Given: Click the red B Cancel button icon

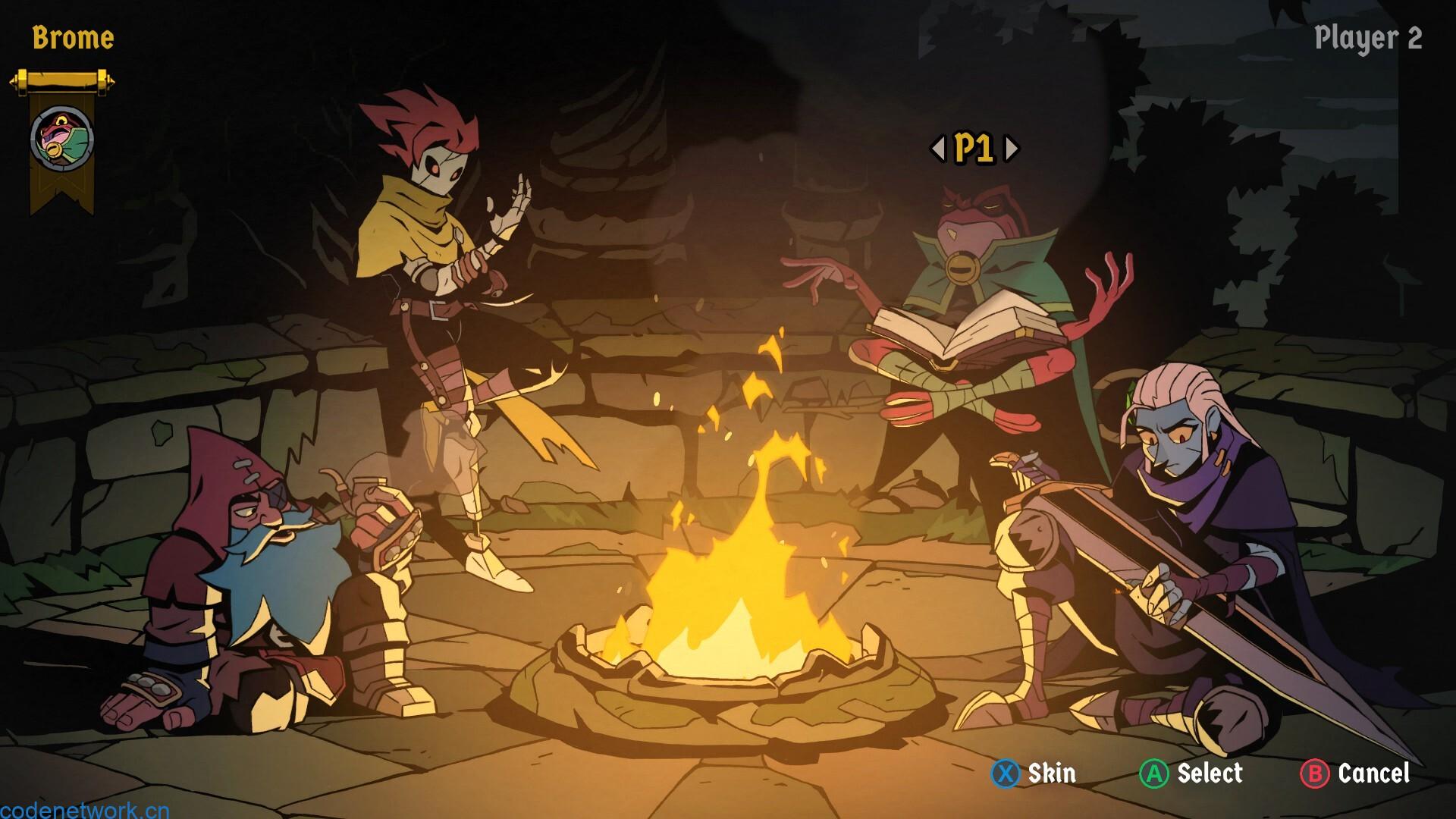Looking at the screenshot, I should tap(1316, 774).
